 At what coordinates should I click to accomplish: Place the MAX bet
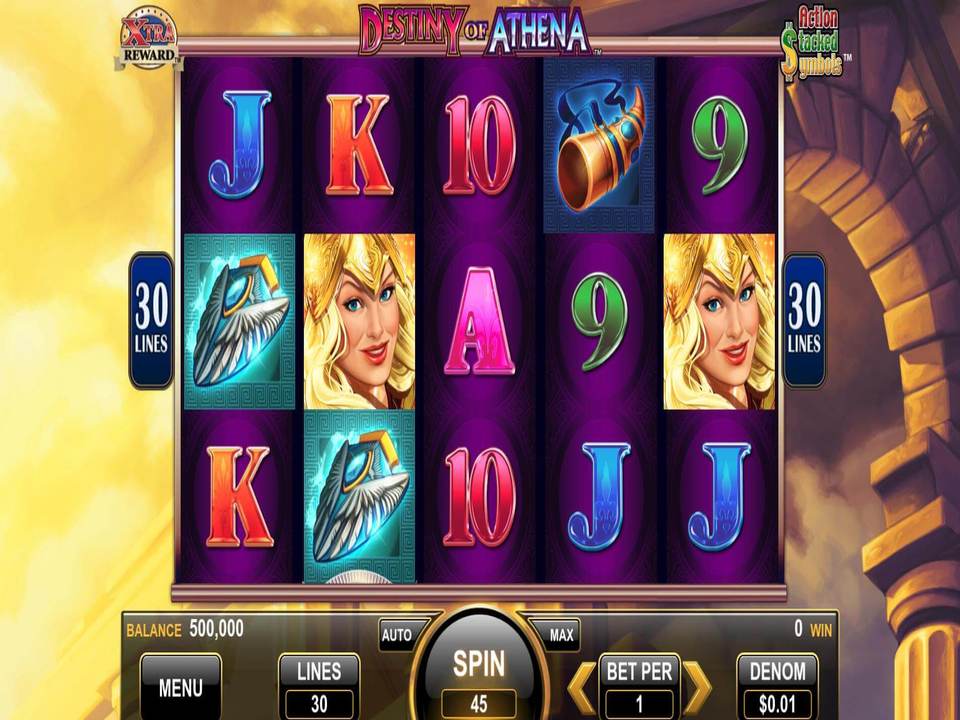pos(561,634)
